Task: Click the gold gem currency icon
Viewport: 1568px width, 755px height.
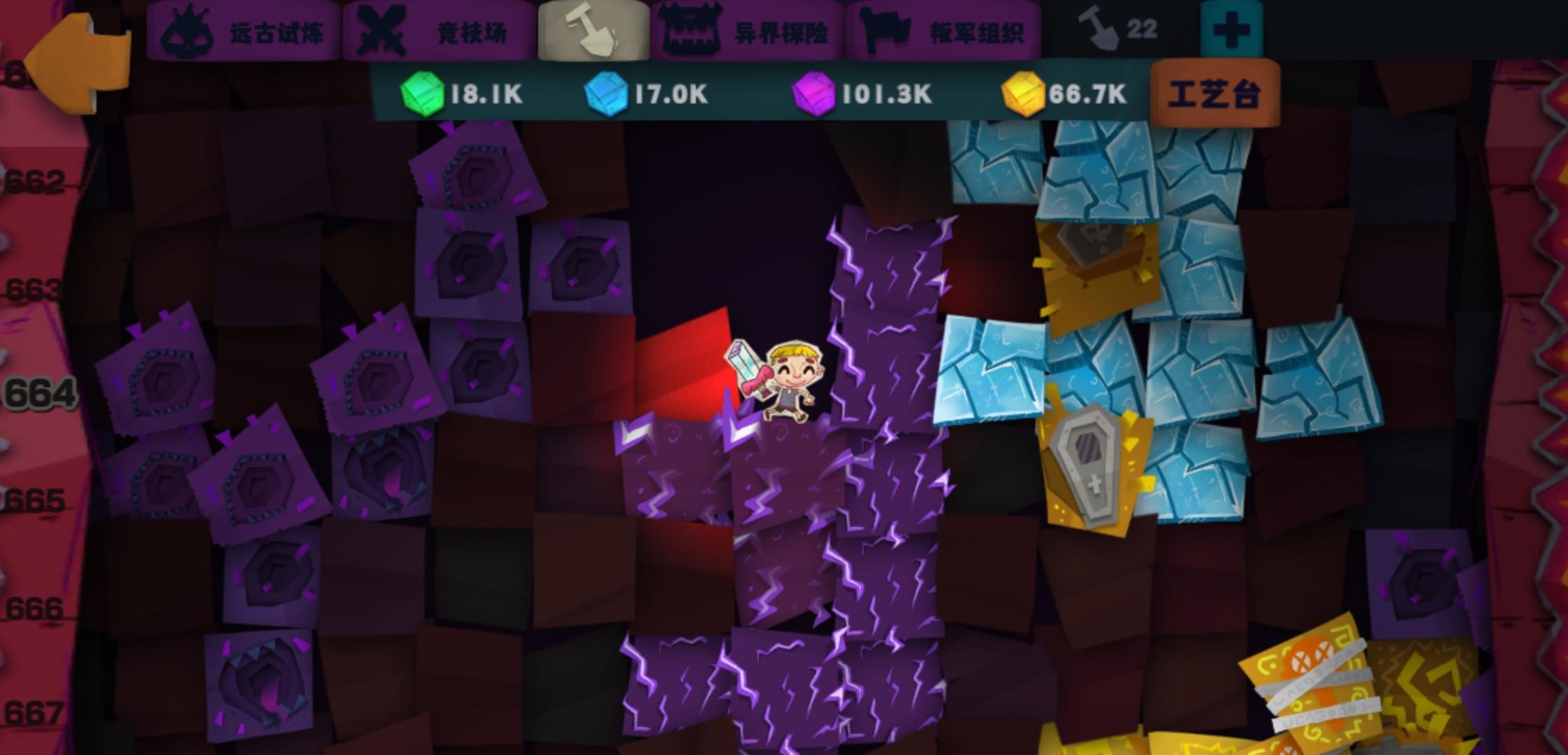Action: point(1022,93)
